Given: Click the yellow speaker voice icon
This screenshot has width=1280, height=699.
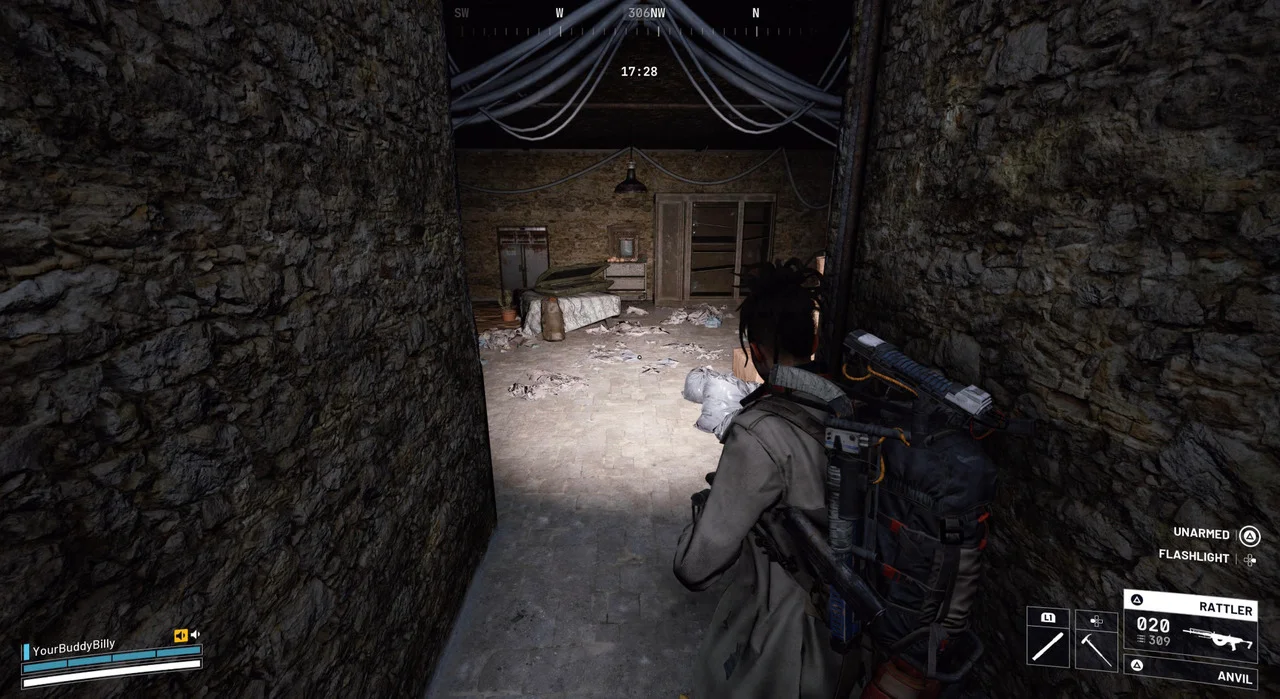Looking at the screenshot, I should tap(180, 635).
